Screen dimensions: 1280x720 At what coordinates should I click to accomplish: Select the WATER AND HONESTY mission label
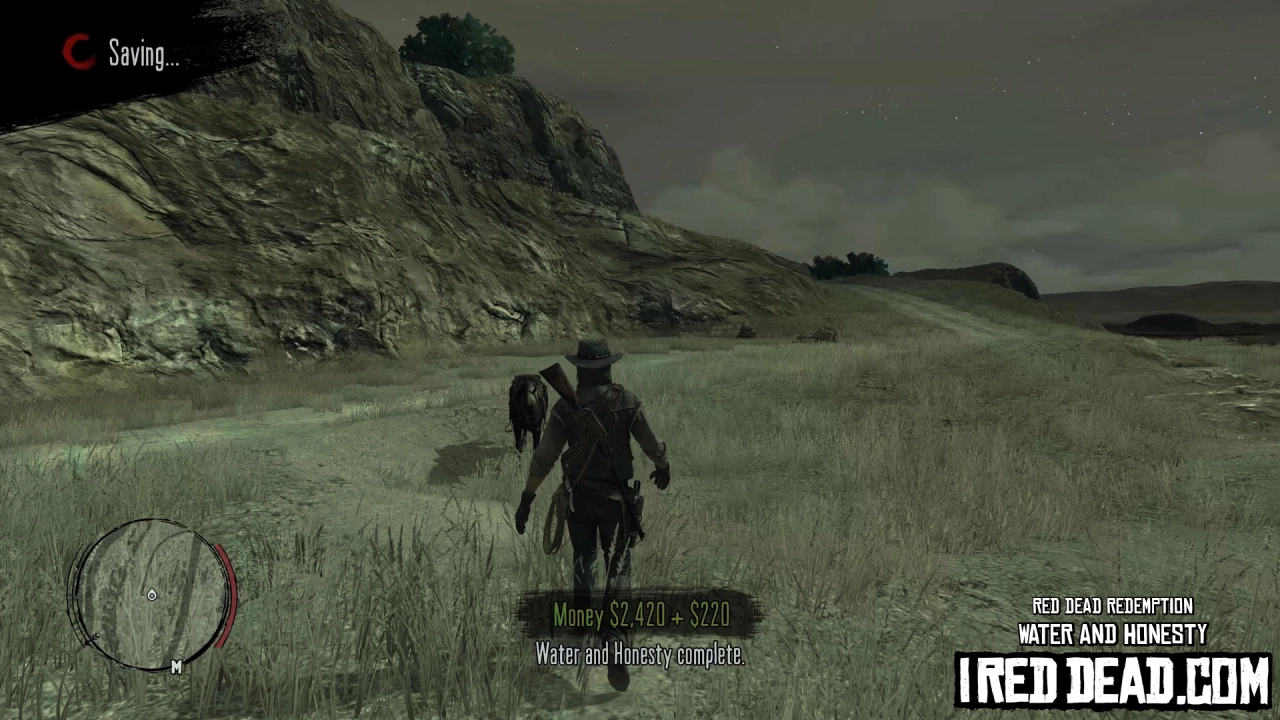click(1114, 633)
